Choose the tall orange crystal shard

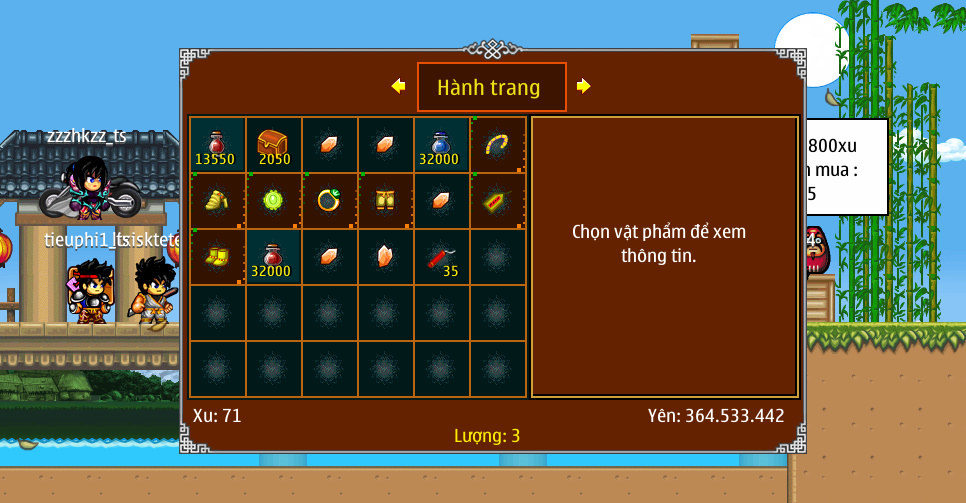click(384, 256)
